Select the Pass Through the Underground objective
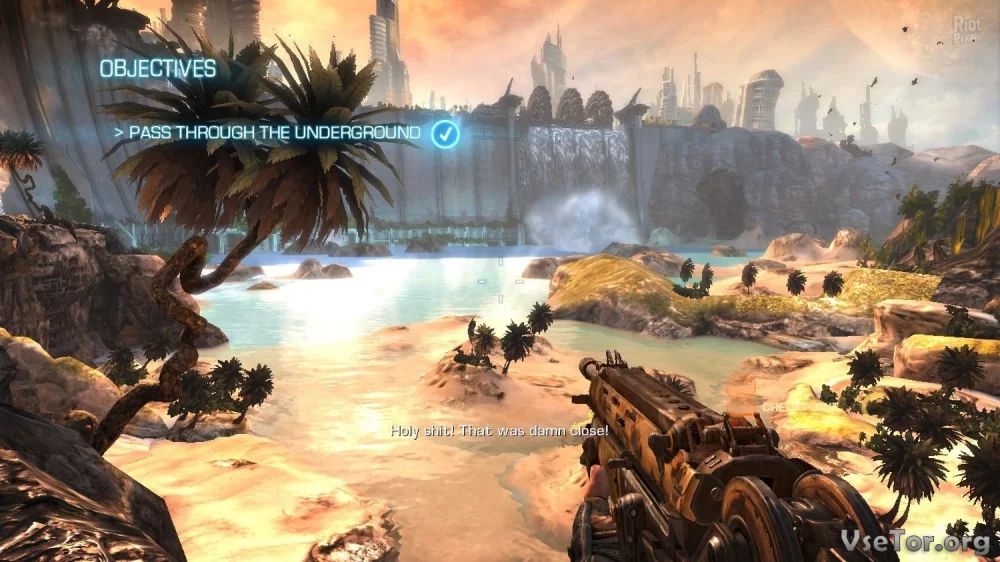 click(x=270, y=133)
